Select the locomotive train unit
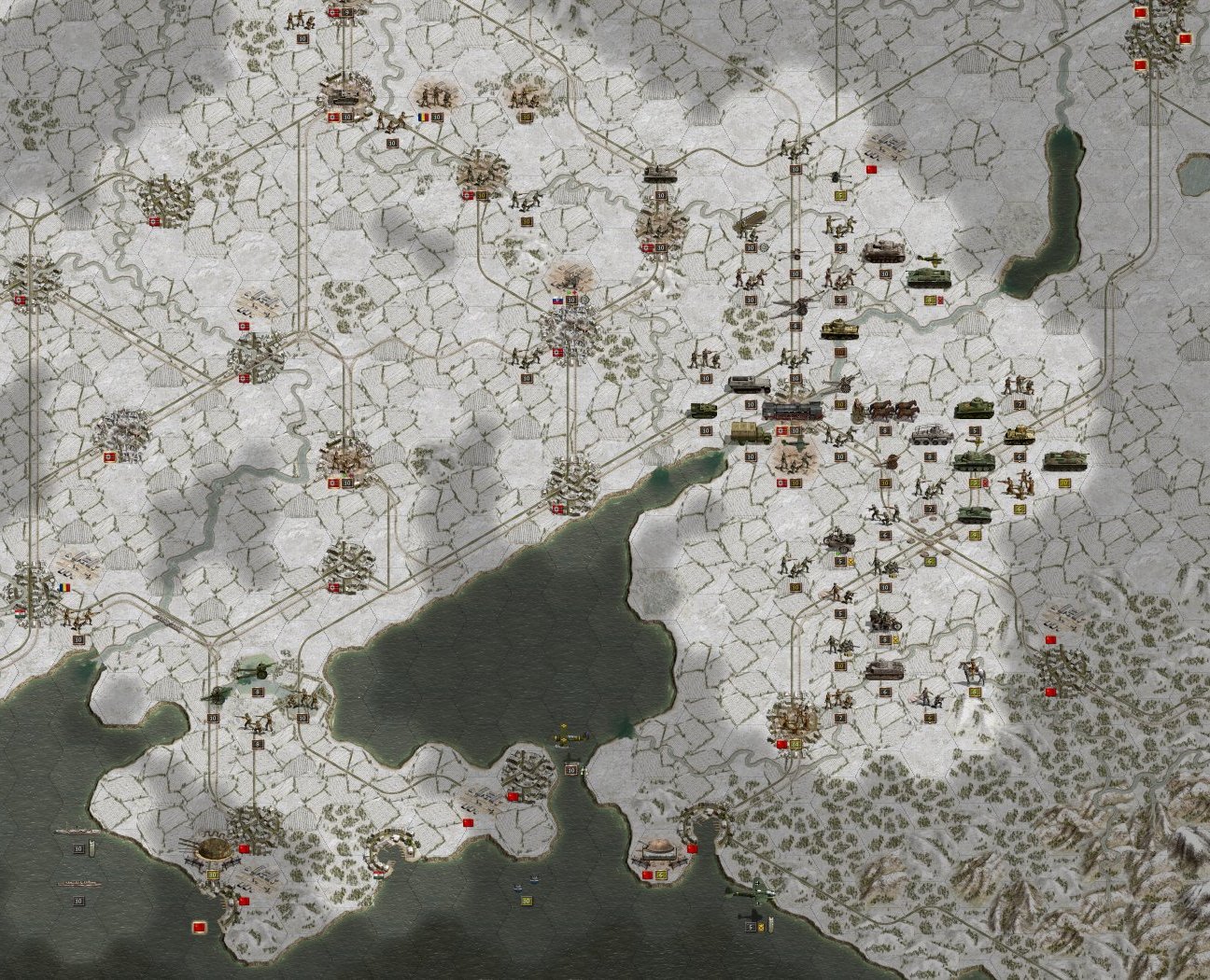Viewport: 1210px width, 980px height. tap(794, 411)
